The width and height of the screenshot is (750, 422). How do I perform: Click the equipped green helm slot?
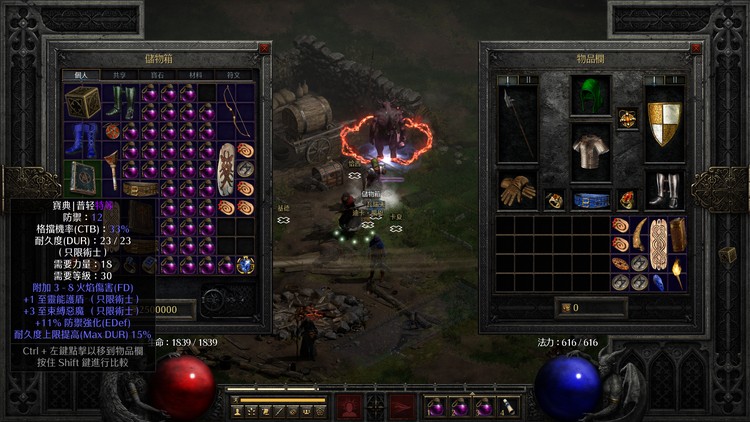[591, 97]
